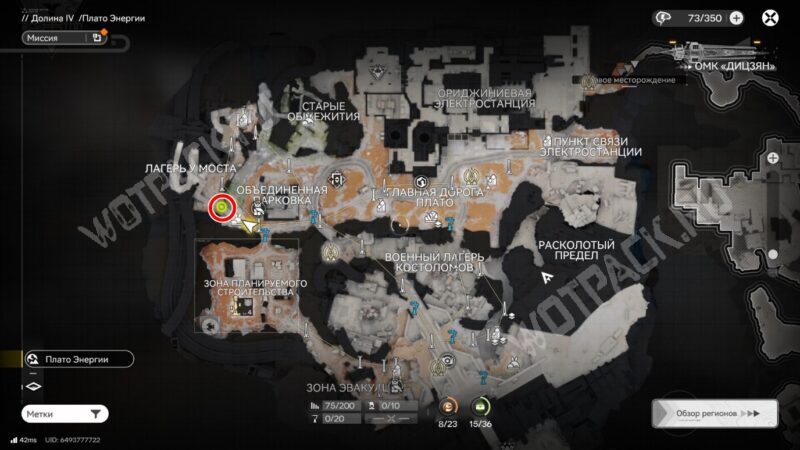Image resolution: width=800 pixels, height=450 pixels.
Task: Add stamina with the plus button
Action: (737, 17)
